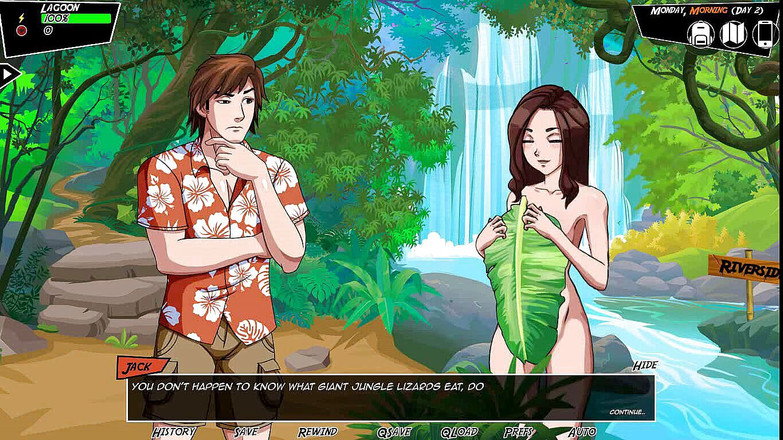Open the folded map icon
The width and height of the screenshot is (783, 440).
[x=733, y=33]
